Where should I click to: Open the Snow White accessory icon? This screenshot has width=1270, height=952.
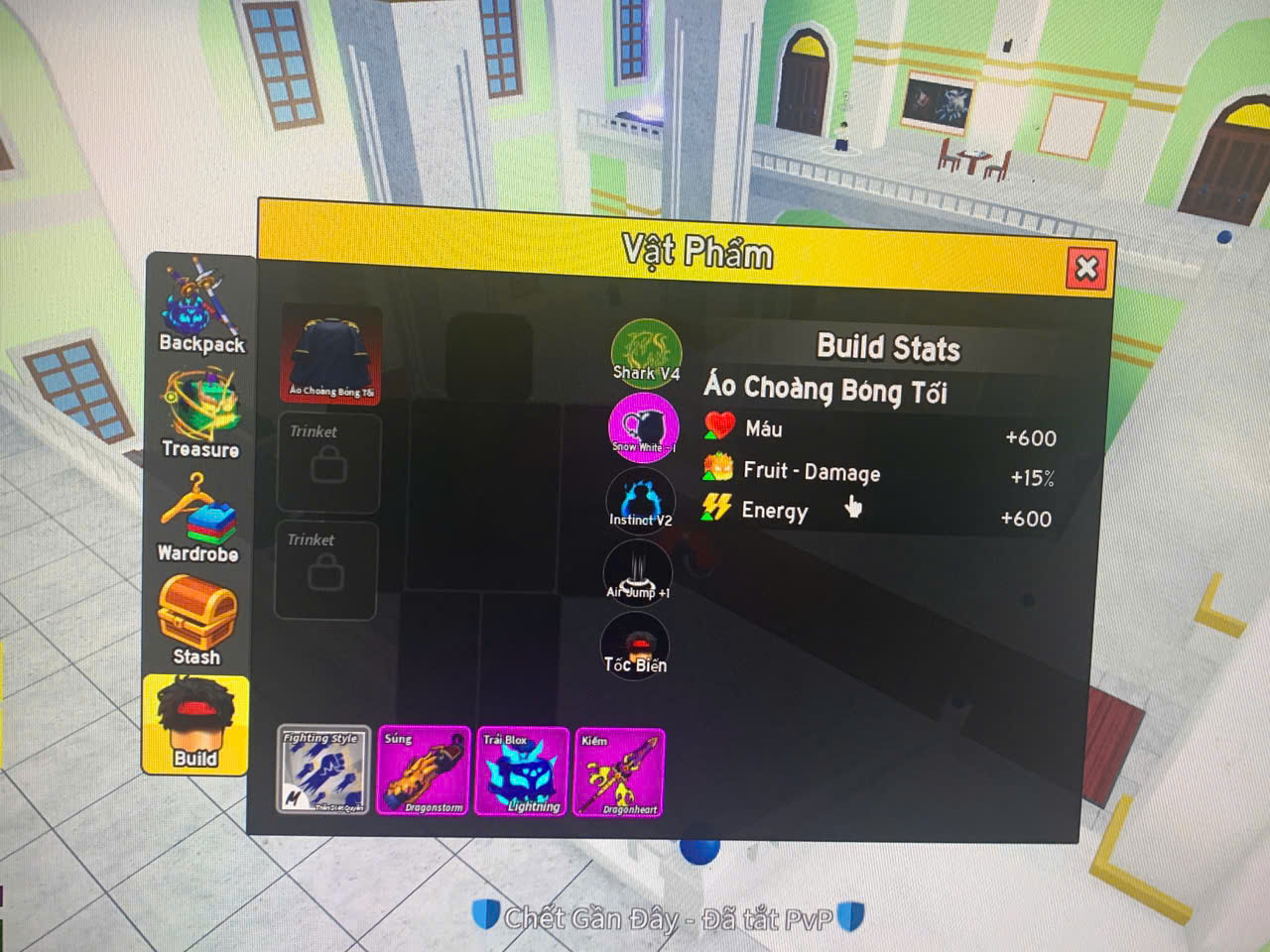tap(643, 426)
